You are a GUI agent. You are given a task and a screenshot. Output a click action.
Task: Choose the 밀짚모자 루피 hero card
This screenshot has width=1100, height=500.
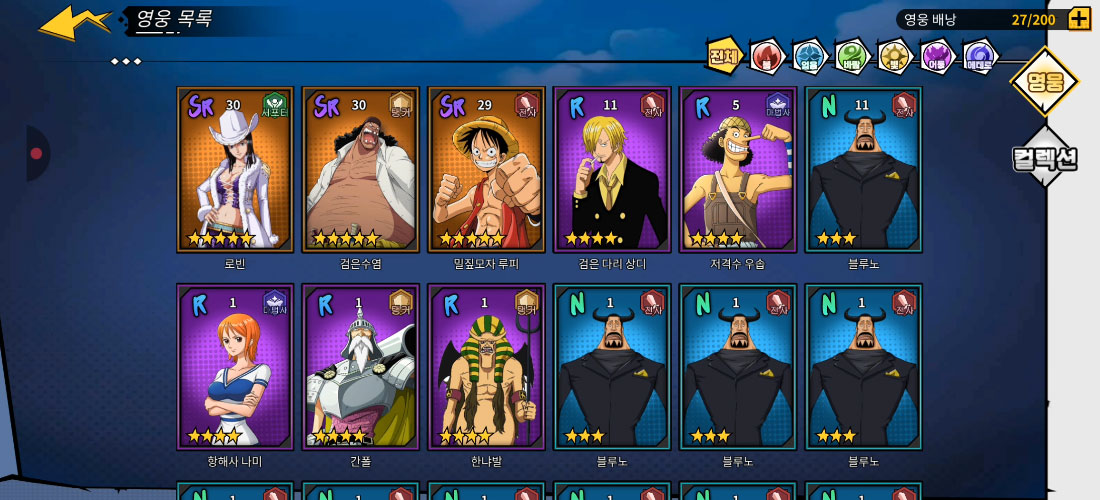click(x=486, y=169)
